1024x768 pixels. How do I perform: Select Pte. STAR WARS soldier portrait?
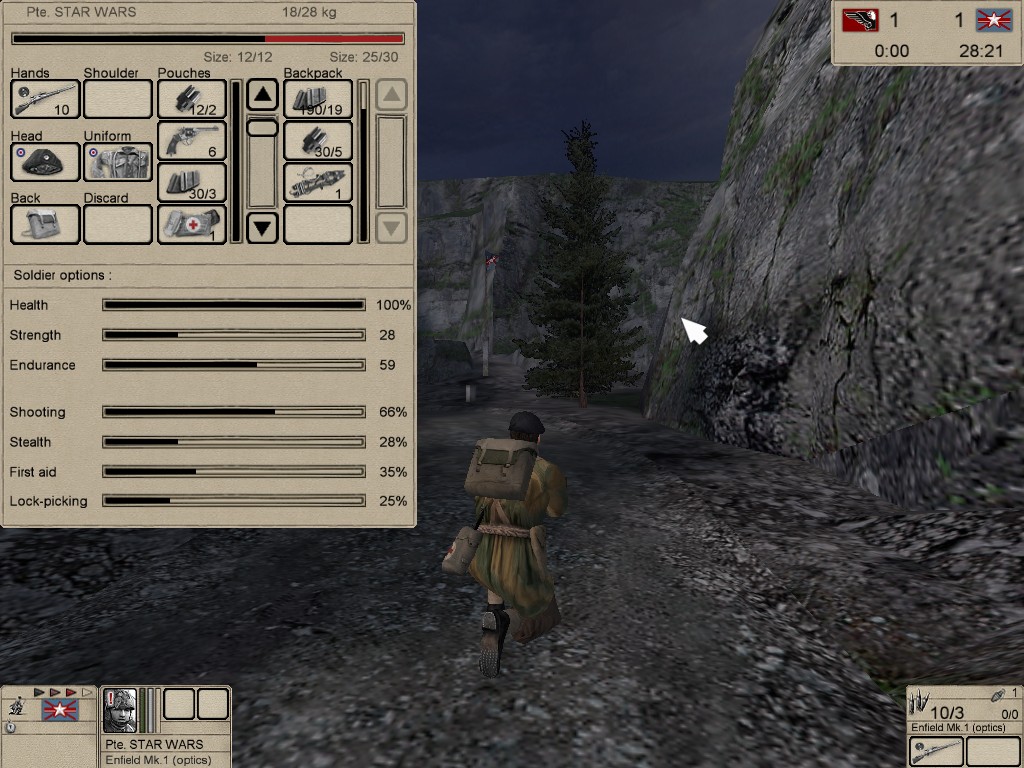click(120, 710)
